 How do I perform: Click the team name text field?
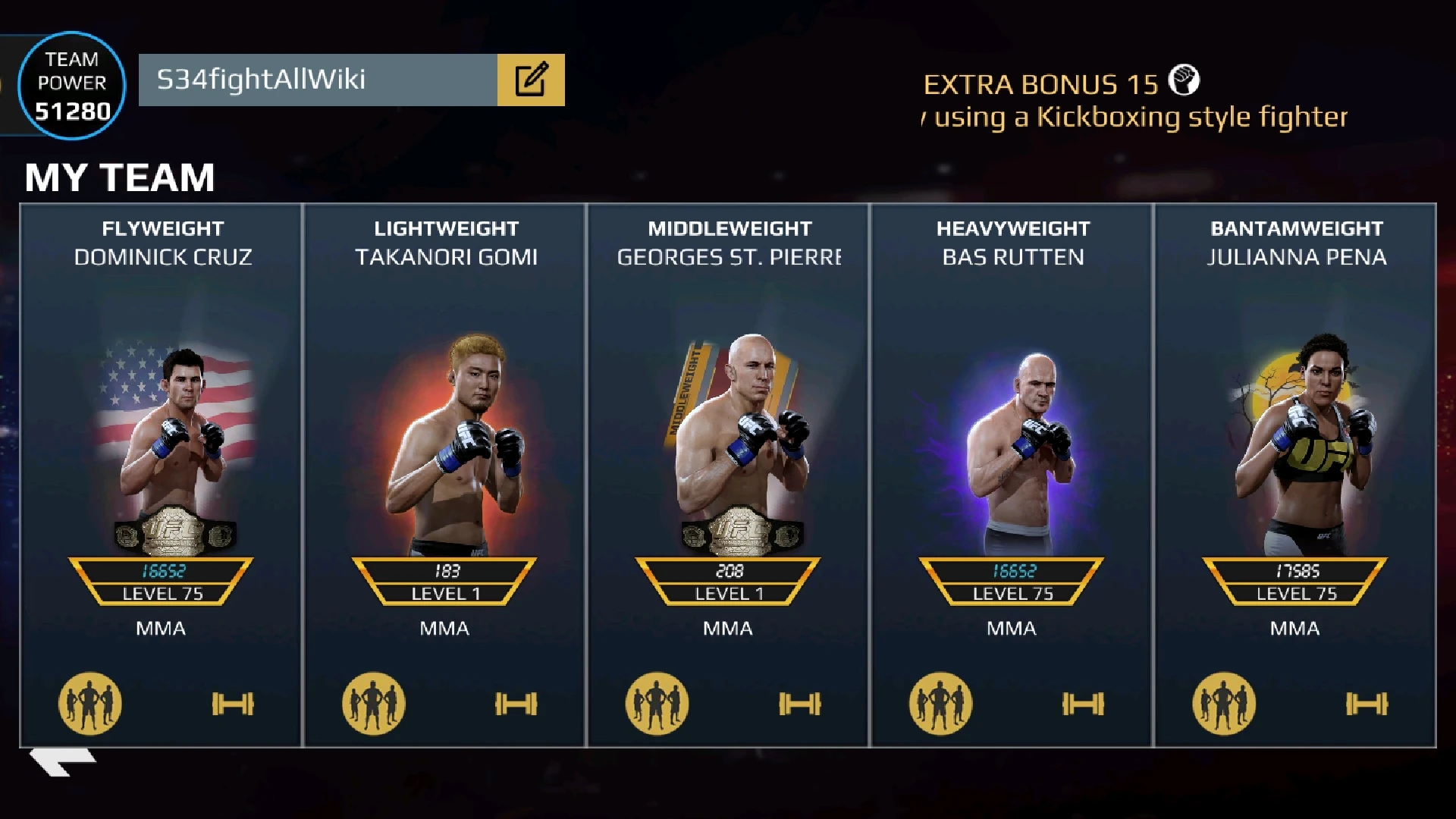(x=318, y=80)
